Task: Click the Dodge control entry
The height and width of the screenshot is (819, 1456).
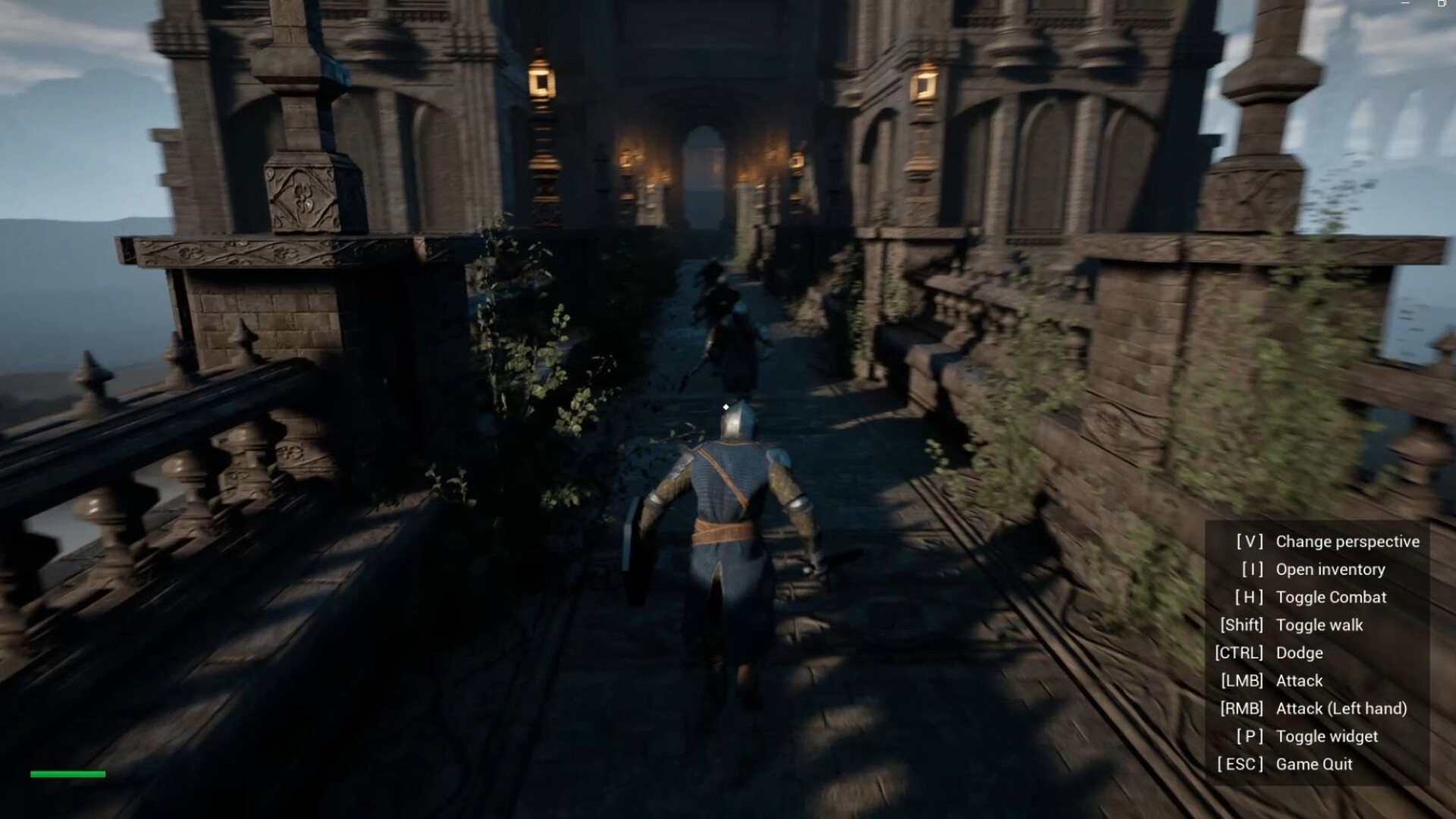Action: click(1298, 653)
